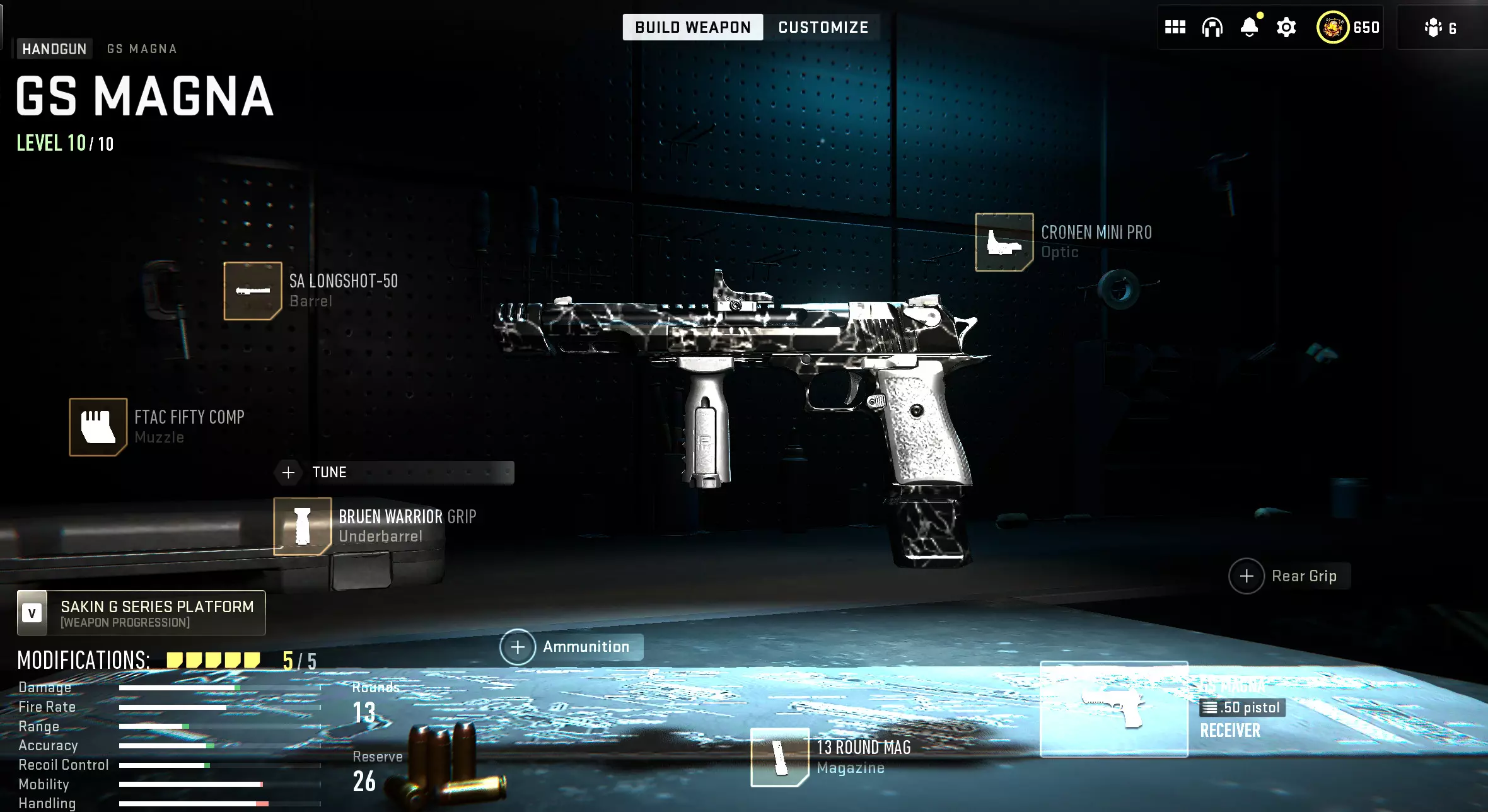This screenshot has height=812, width=1488.
Task: Open the grid menu icon
Action: [1175, 27]
